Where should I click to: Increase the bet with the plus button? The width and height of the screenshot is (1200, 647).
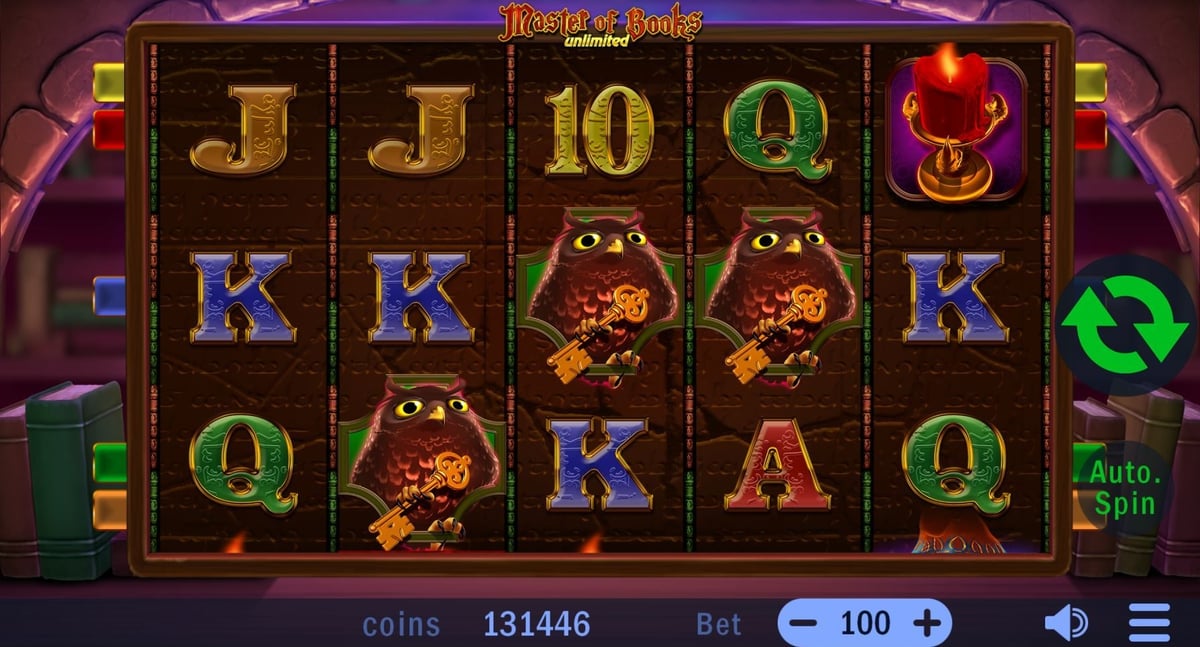coord(927,624)
